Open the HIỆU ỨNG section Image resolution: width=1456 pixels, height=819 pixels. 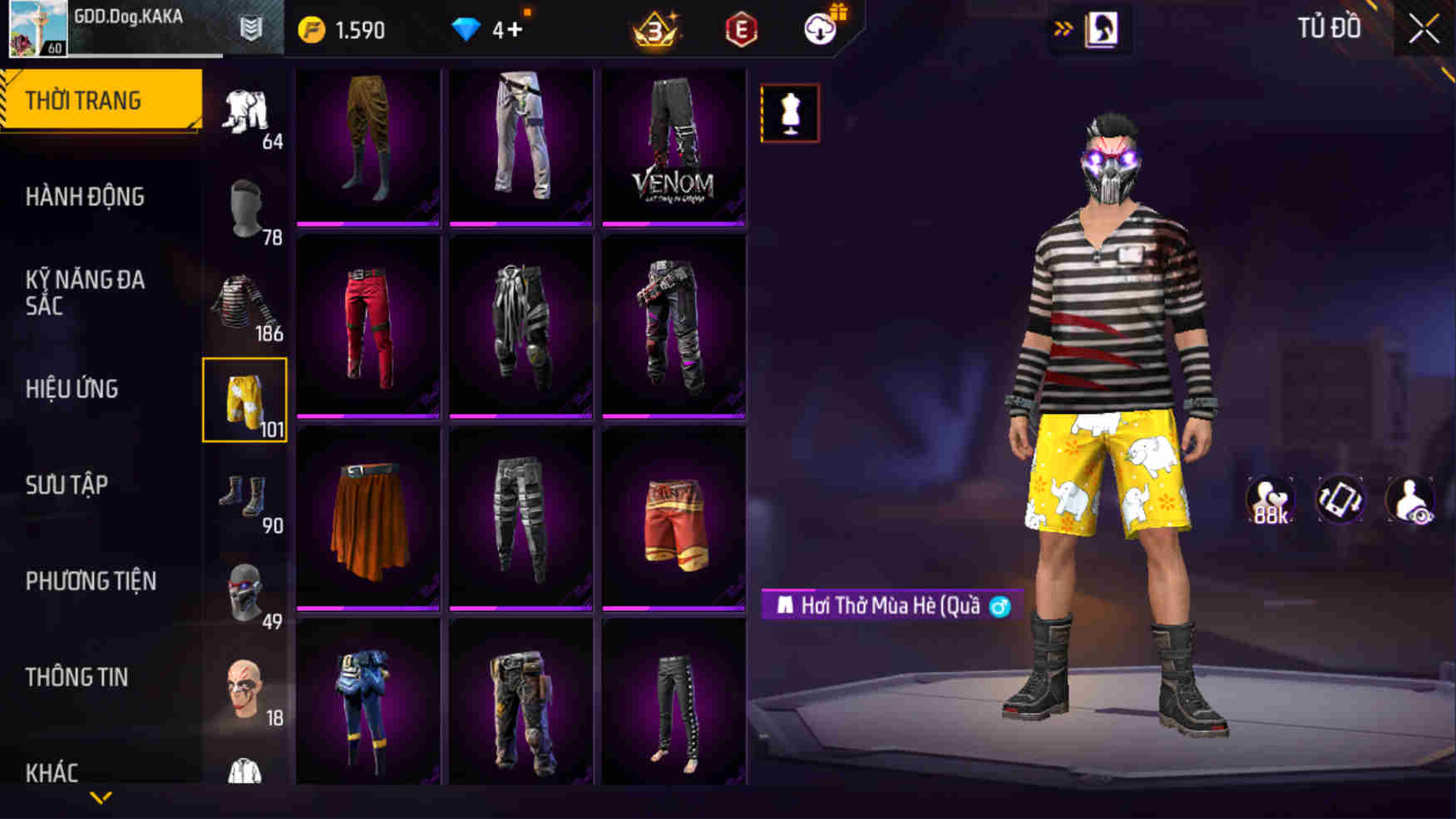click(74, 388)
